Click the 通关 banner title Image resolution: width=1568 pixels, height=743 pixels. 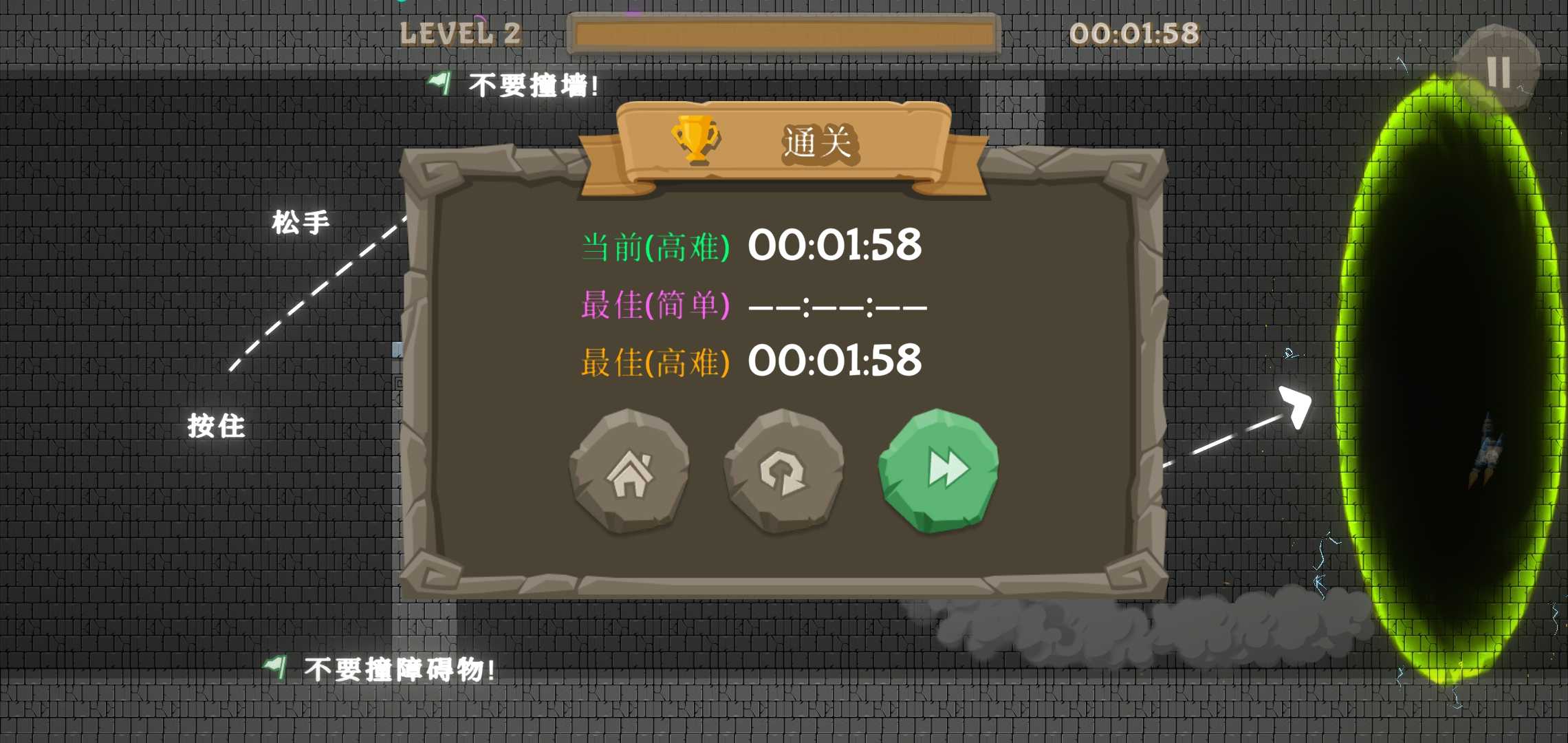[818, 142]
